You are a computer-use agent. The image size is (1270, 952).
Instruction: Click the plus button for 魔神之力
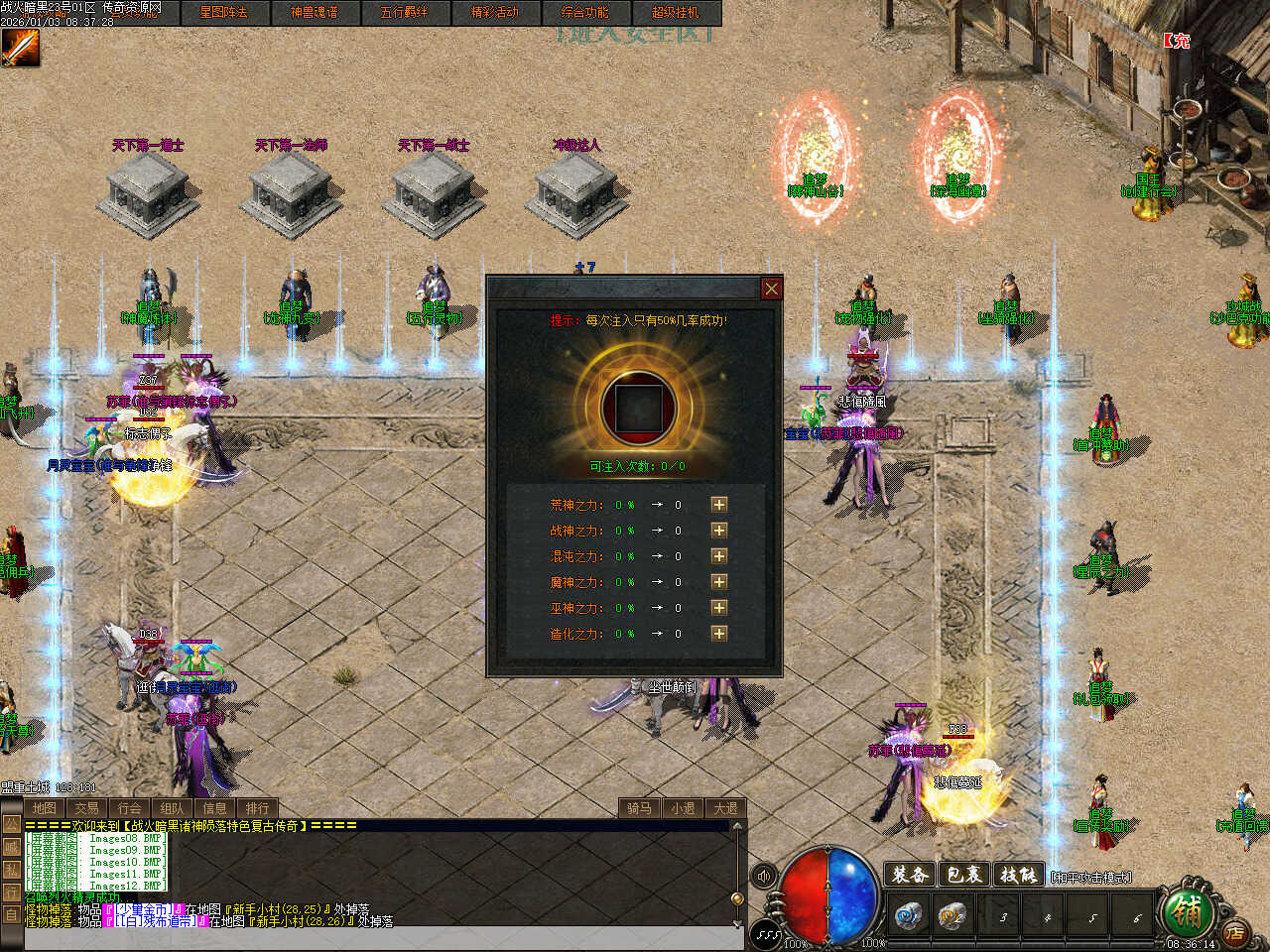pyautogui.click(x=719, y=582)
